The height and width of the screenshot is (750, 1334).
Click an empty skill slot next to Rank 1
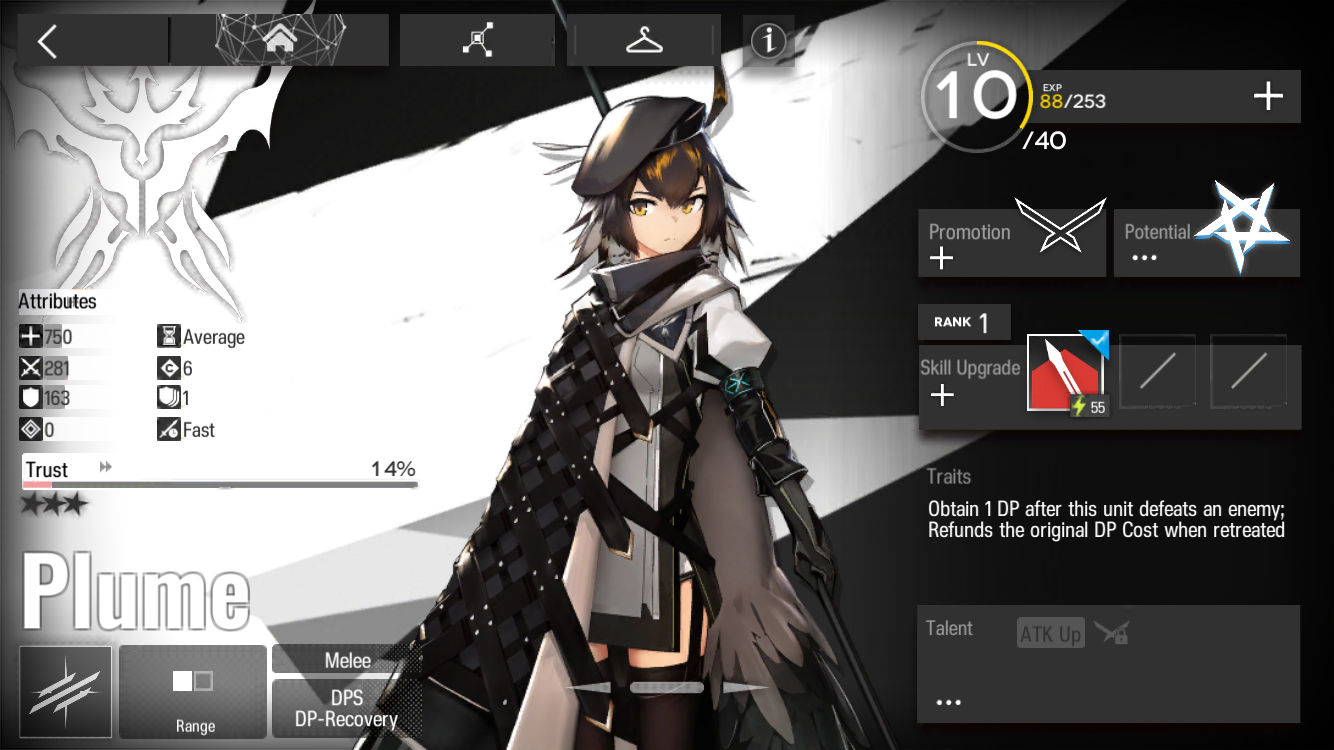(x=1158, y=371)
